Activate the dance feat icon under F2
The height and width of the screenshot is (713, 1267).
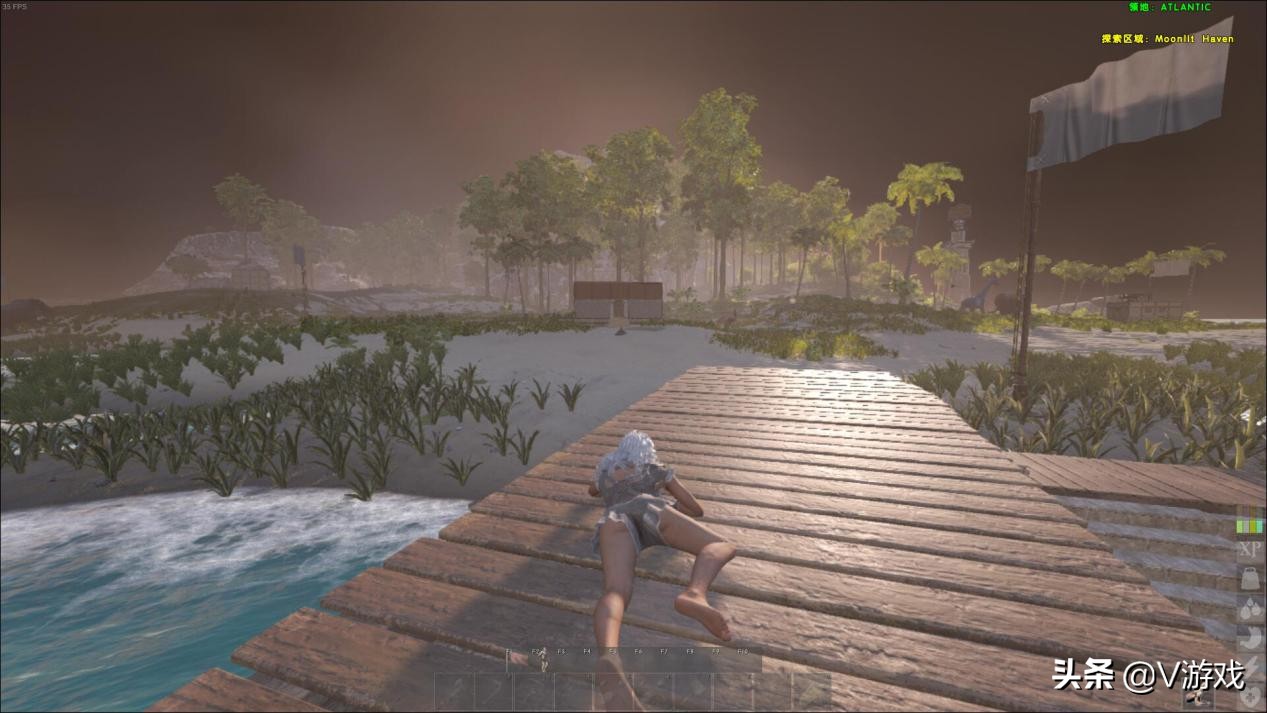point(543,662)
